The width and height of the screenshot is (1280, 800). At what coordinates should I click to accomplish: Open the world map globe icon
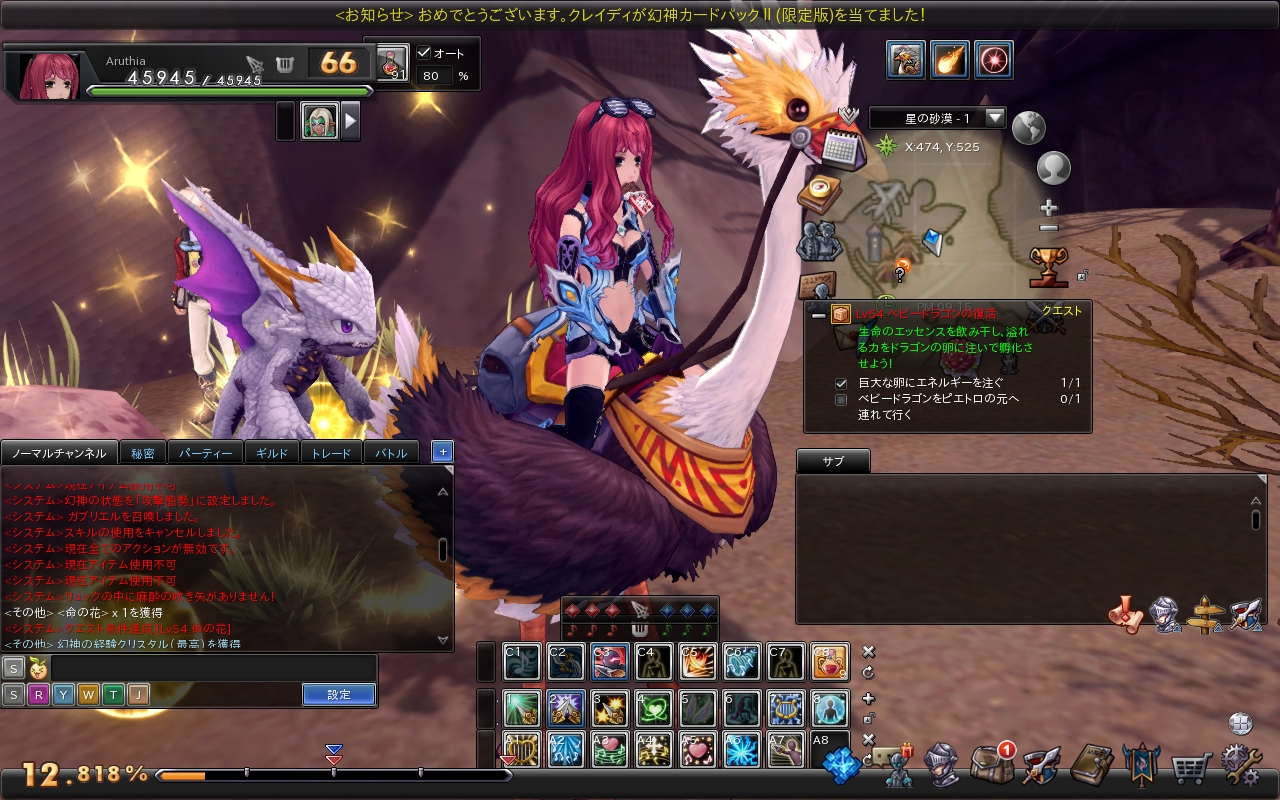[1028, 127]
